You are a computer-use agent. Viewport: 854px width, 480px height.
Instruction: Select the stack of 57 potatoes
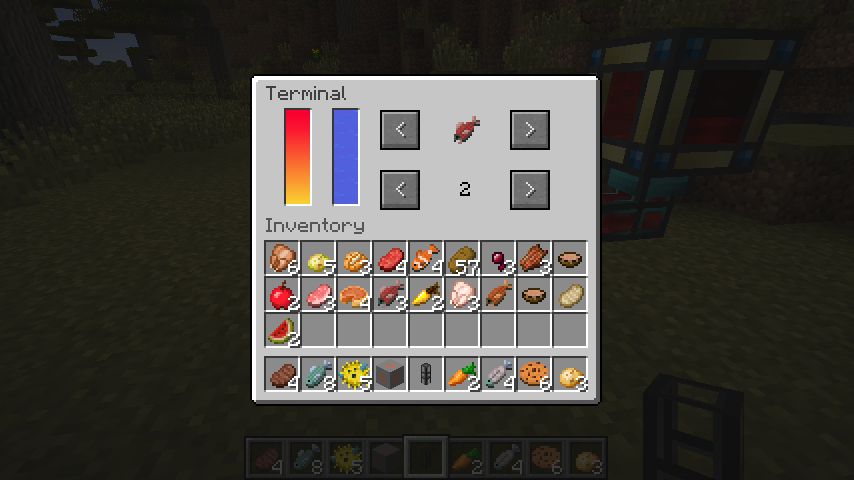pos(462,259)
